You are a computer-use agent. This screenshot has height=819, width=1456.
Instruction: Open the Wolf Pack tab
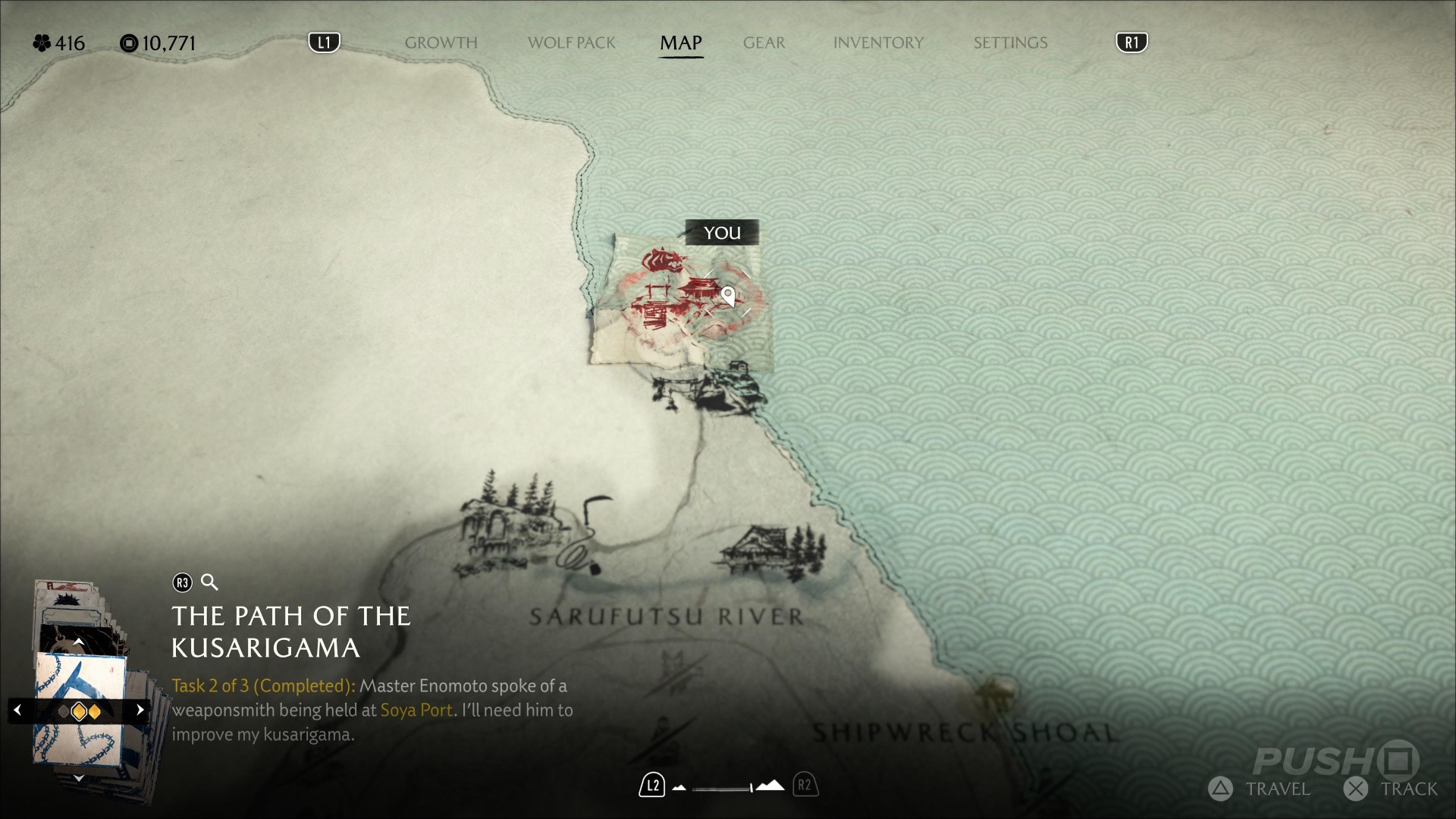pos(571,43)
